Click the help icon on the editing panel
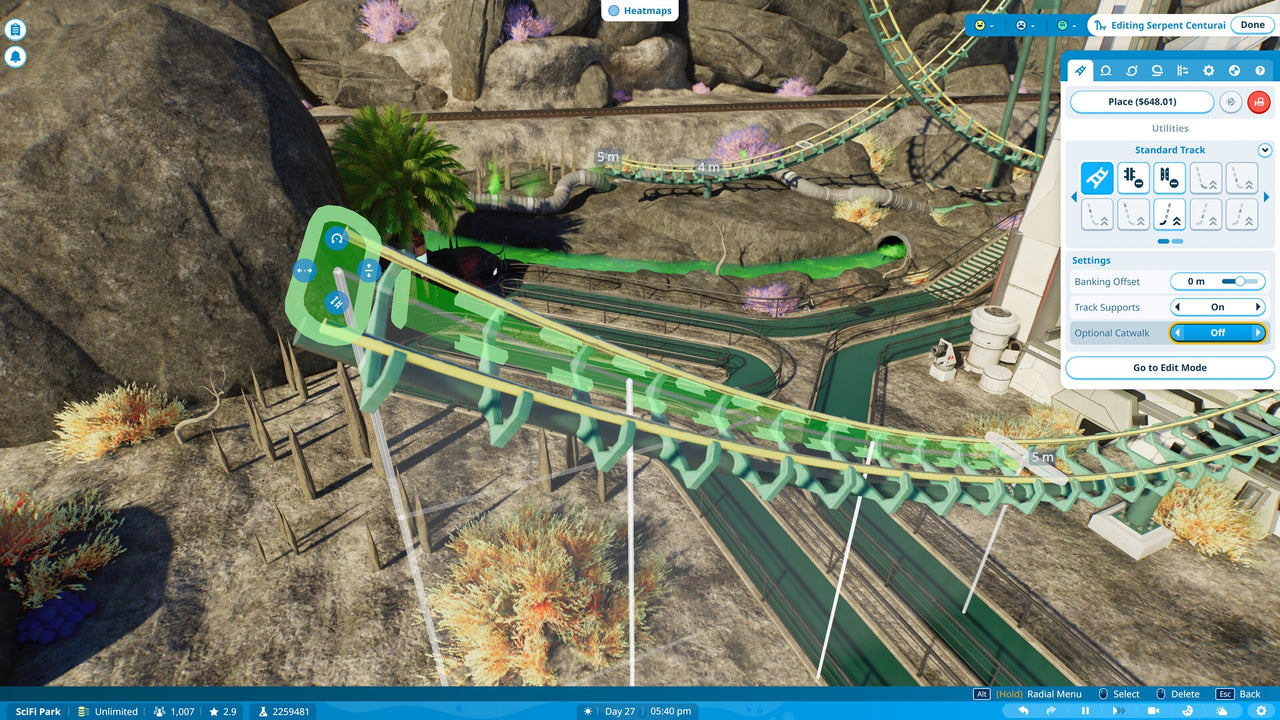1280x720 pixels. coord(1260,71)
